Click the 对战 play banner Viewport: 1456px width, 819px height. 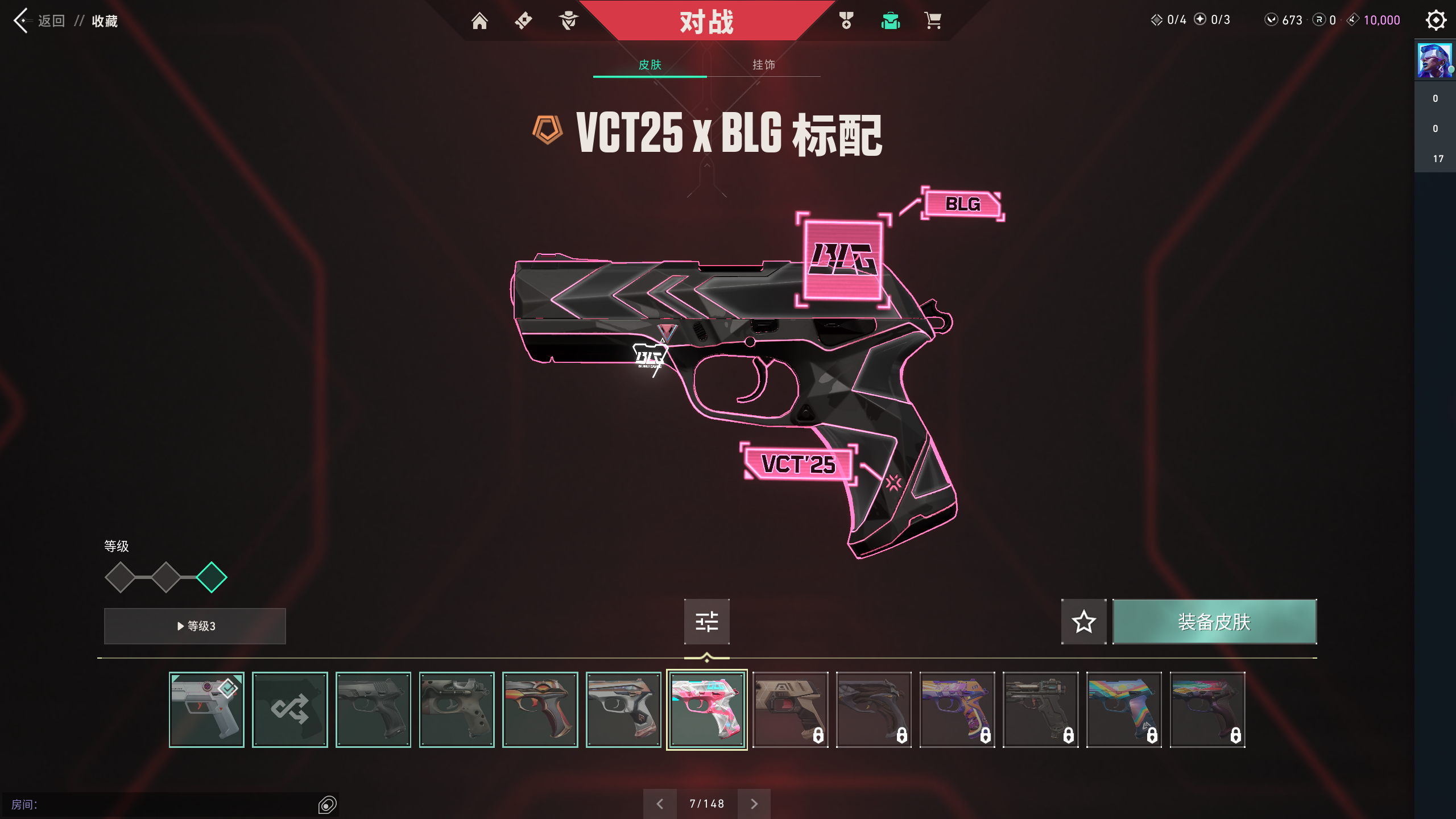(x=706, y=22)
